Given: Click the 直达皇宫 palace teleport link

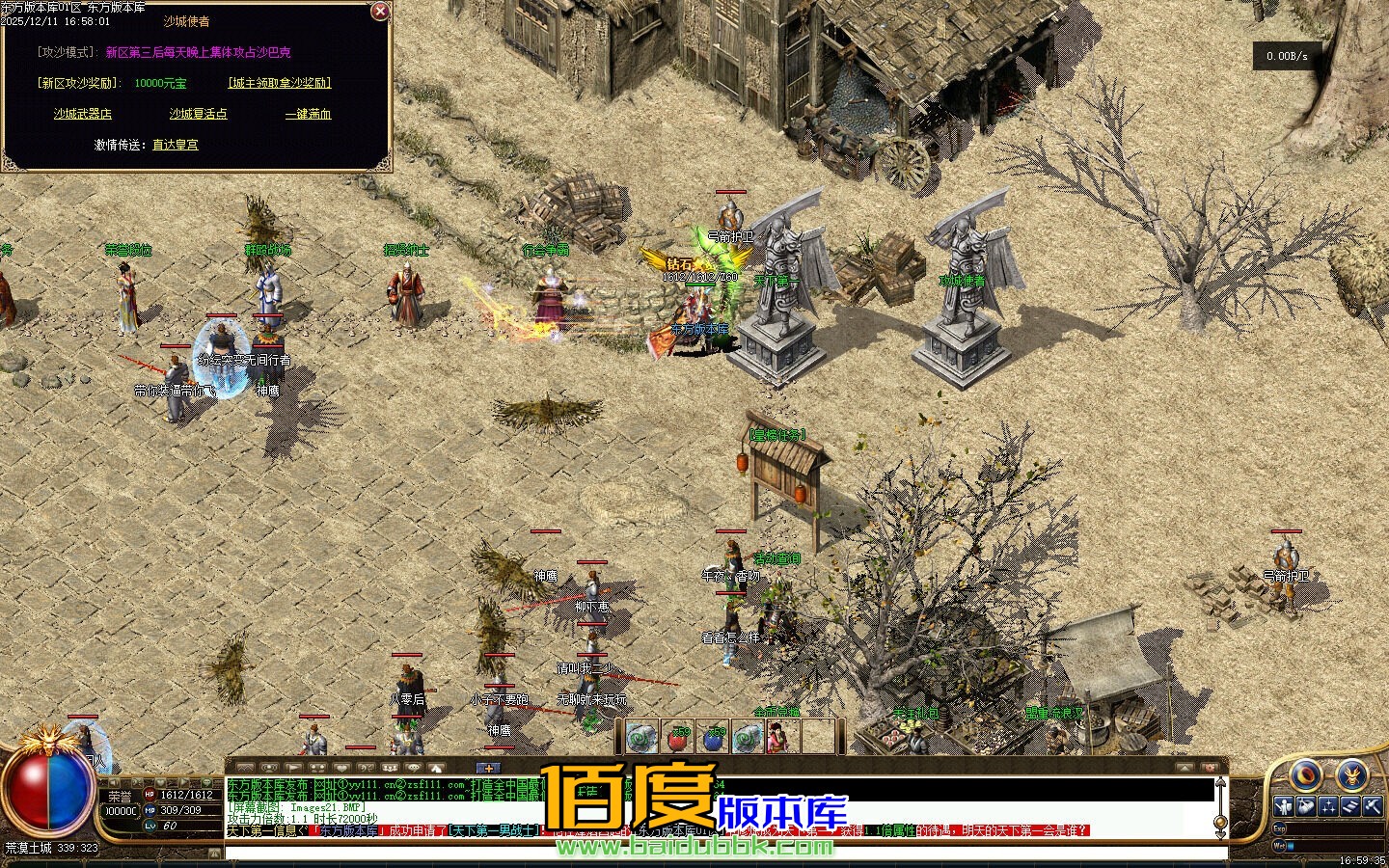Looking at the screenshot, I should click(175, 146).
